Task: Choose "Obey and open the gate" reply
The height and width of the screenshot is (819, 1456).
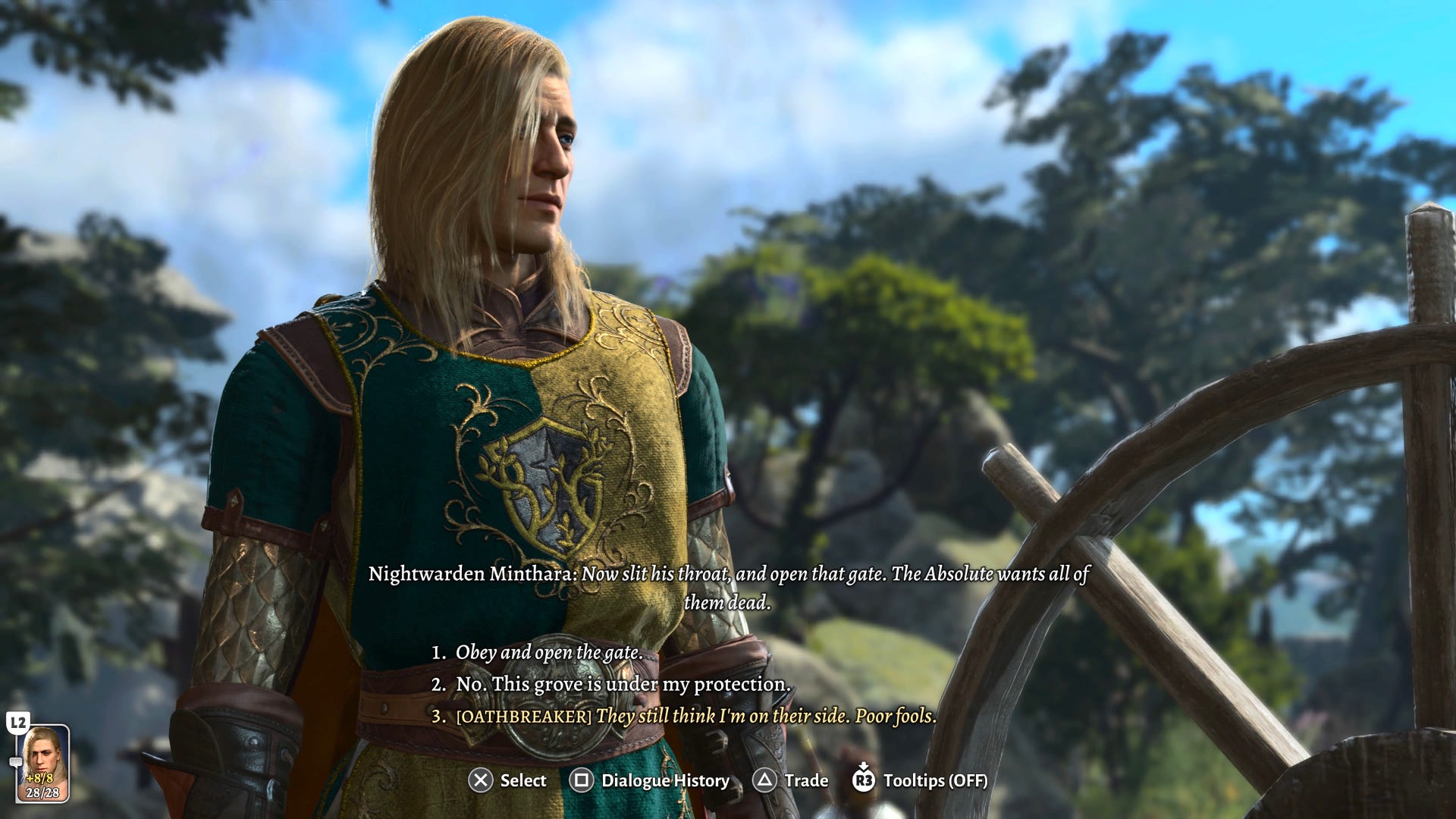Action: (548, 652)
